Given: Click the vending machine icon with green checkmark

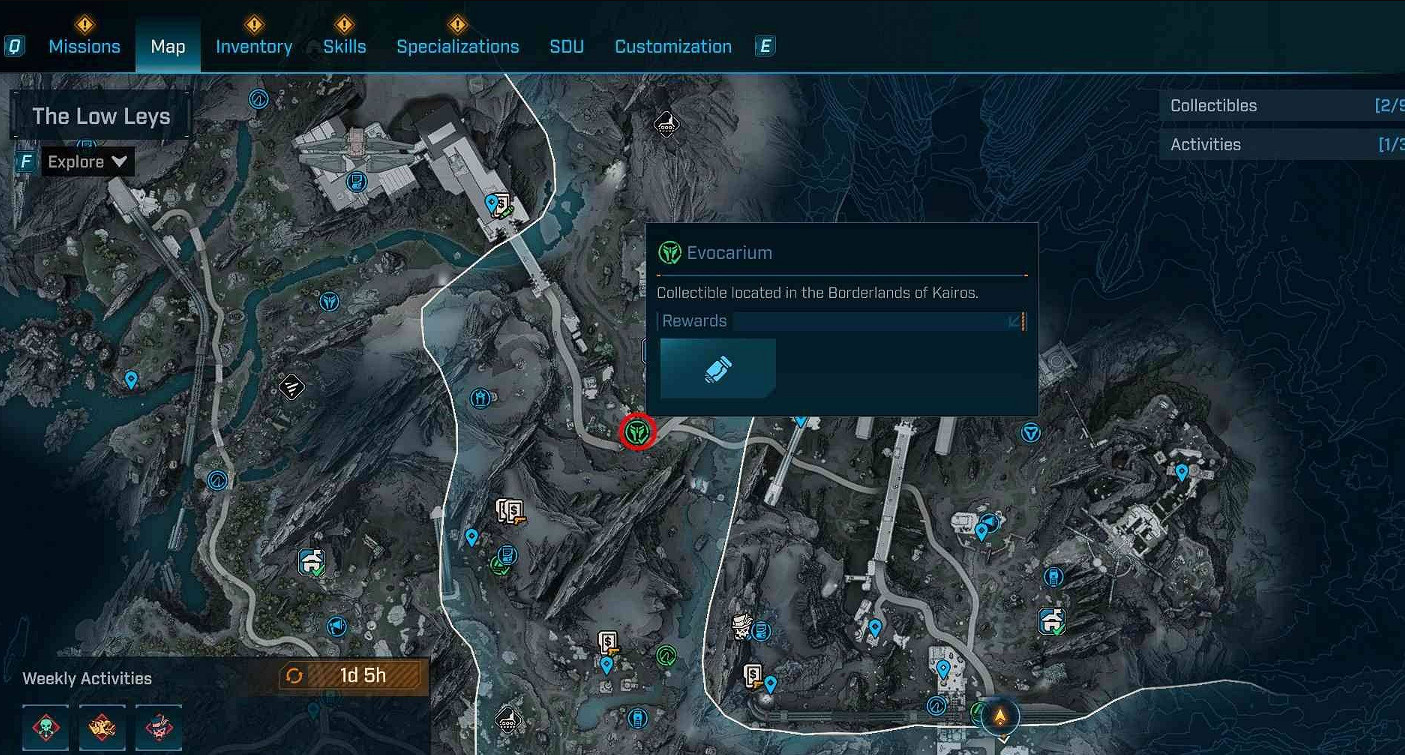Looking at the screenshot, I should pyautogui.click(x=310, y=561).
